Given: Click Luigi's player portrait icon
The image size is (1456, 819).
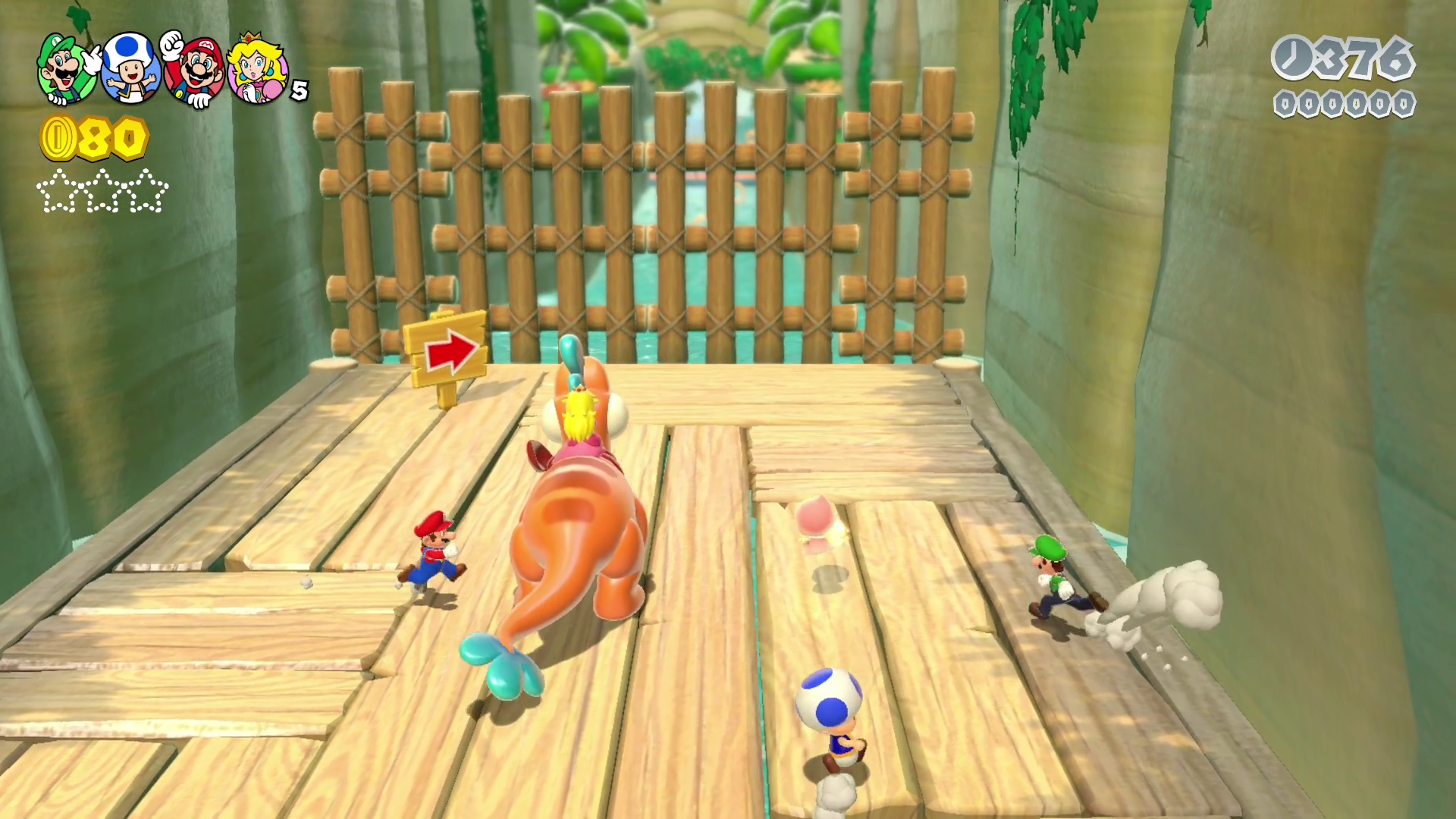Looking at the screenshot, I should (x=67, y=69).
